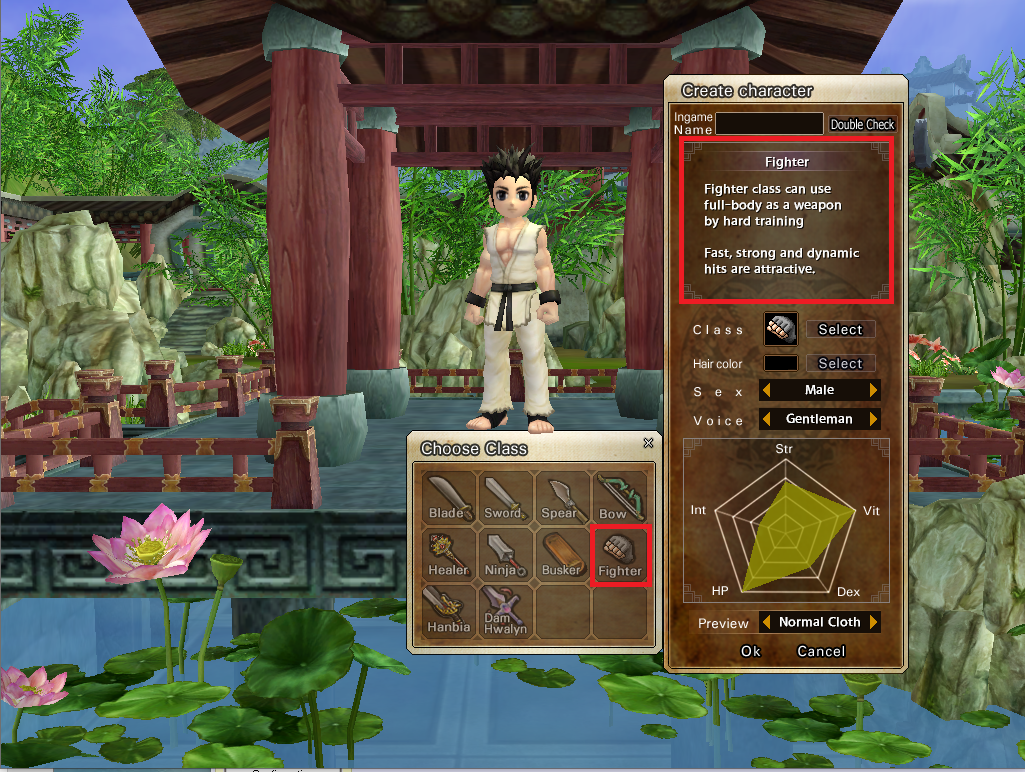1025x772 pixels.
Task: Cancel character creation
Action: tap(821, 651)
